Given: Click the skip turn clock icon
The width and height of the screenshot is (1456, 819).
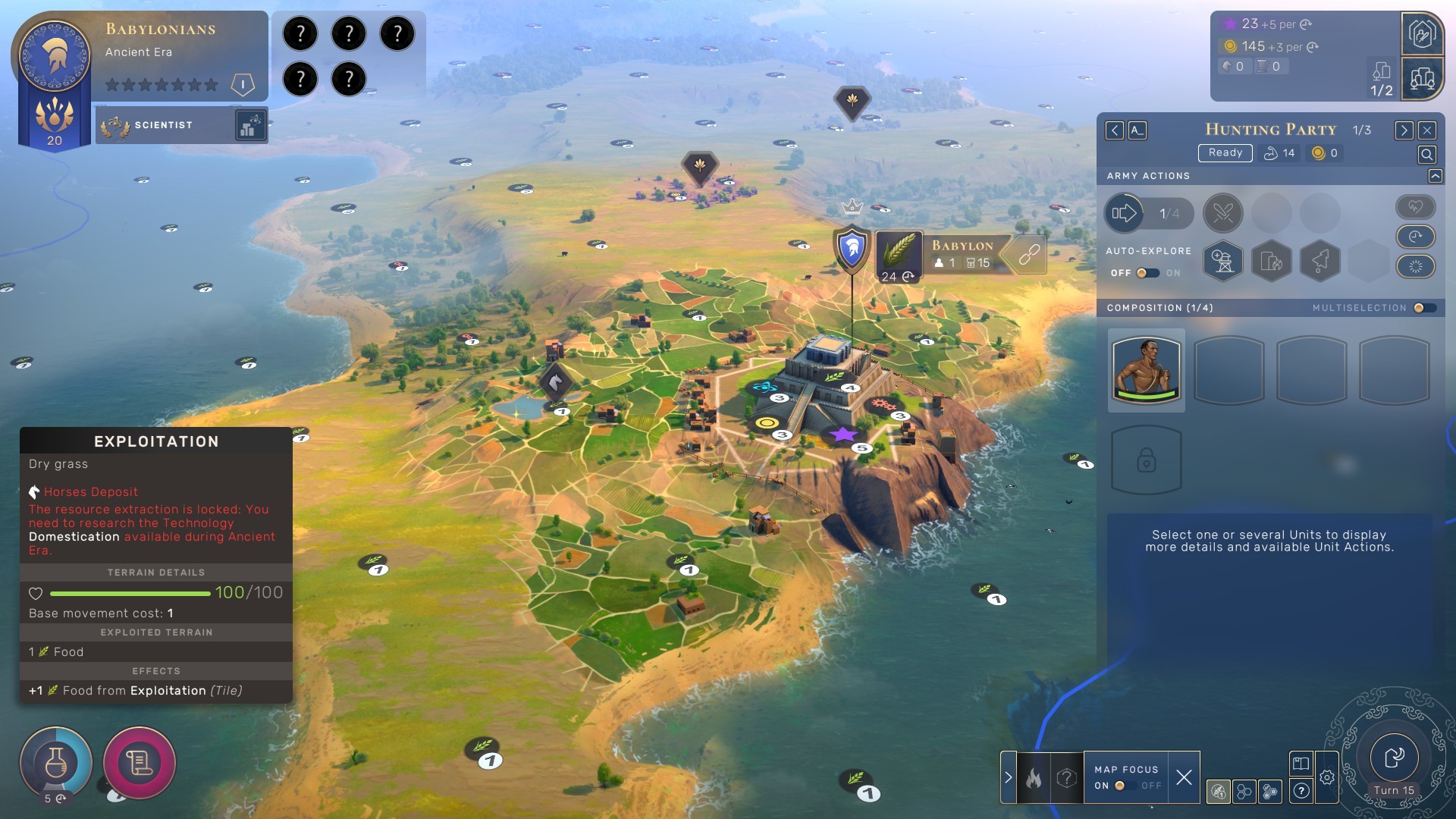Looking at the screenshot, I should [x=1415, y=237].
